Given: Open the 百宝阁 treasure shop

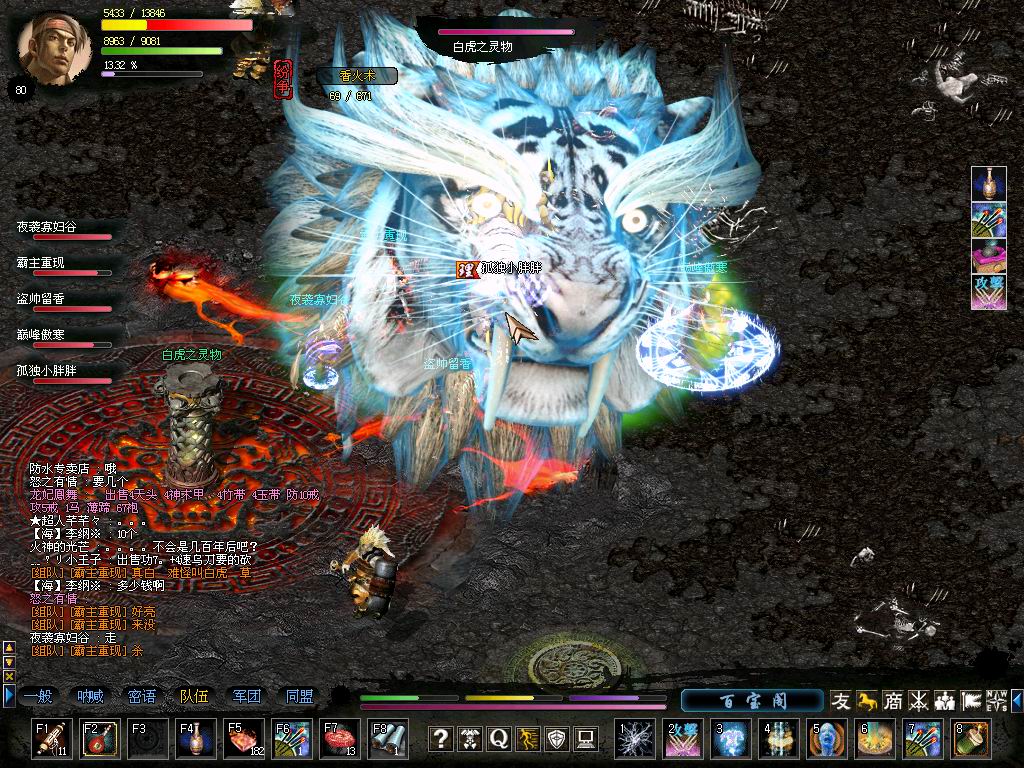Looking at the screenshot, I should [752, 700].
